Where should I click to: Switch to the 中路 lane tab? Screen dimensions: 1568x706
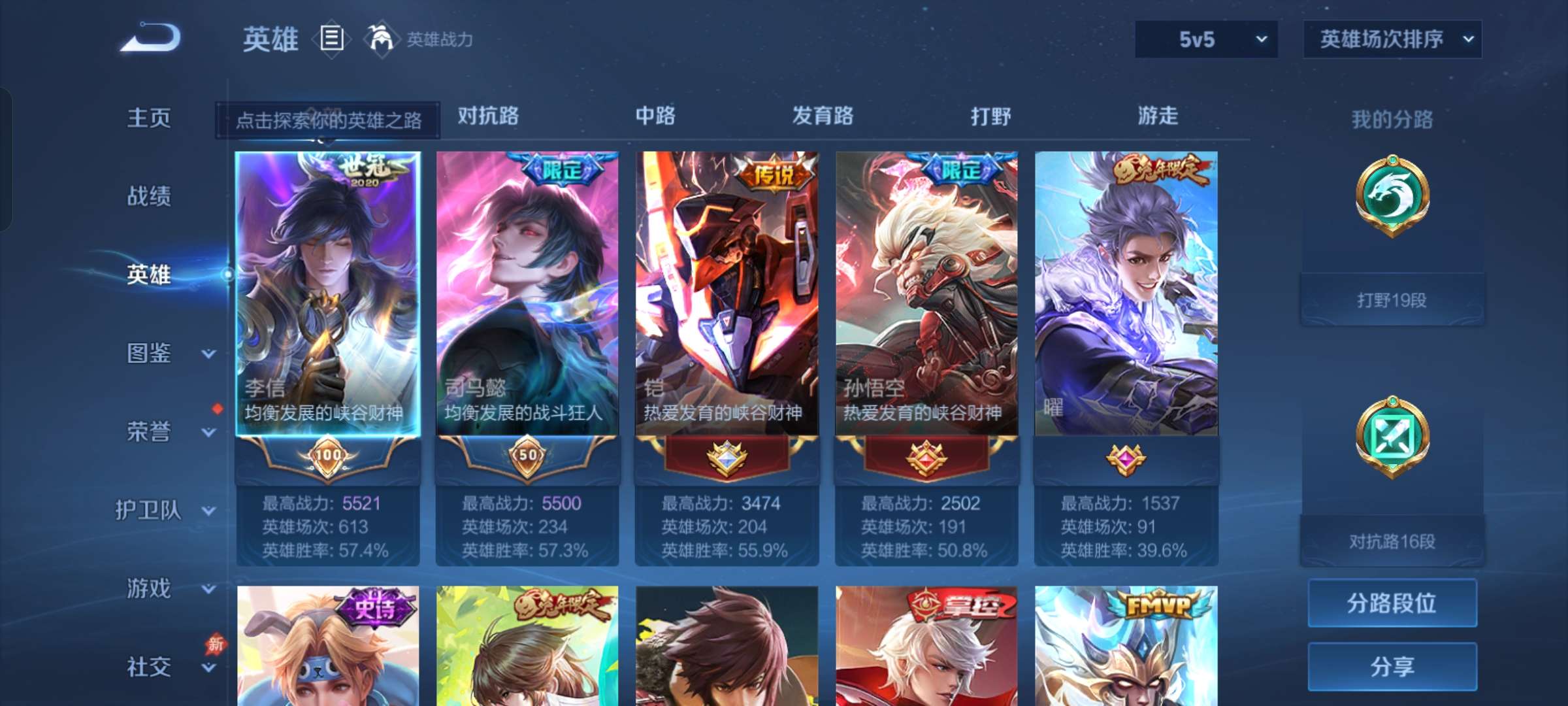point(655,116)
